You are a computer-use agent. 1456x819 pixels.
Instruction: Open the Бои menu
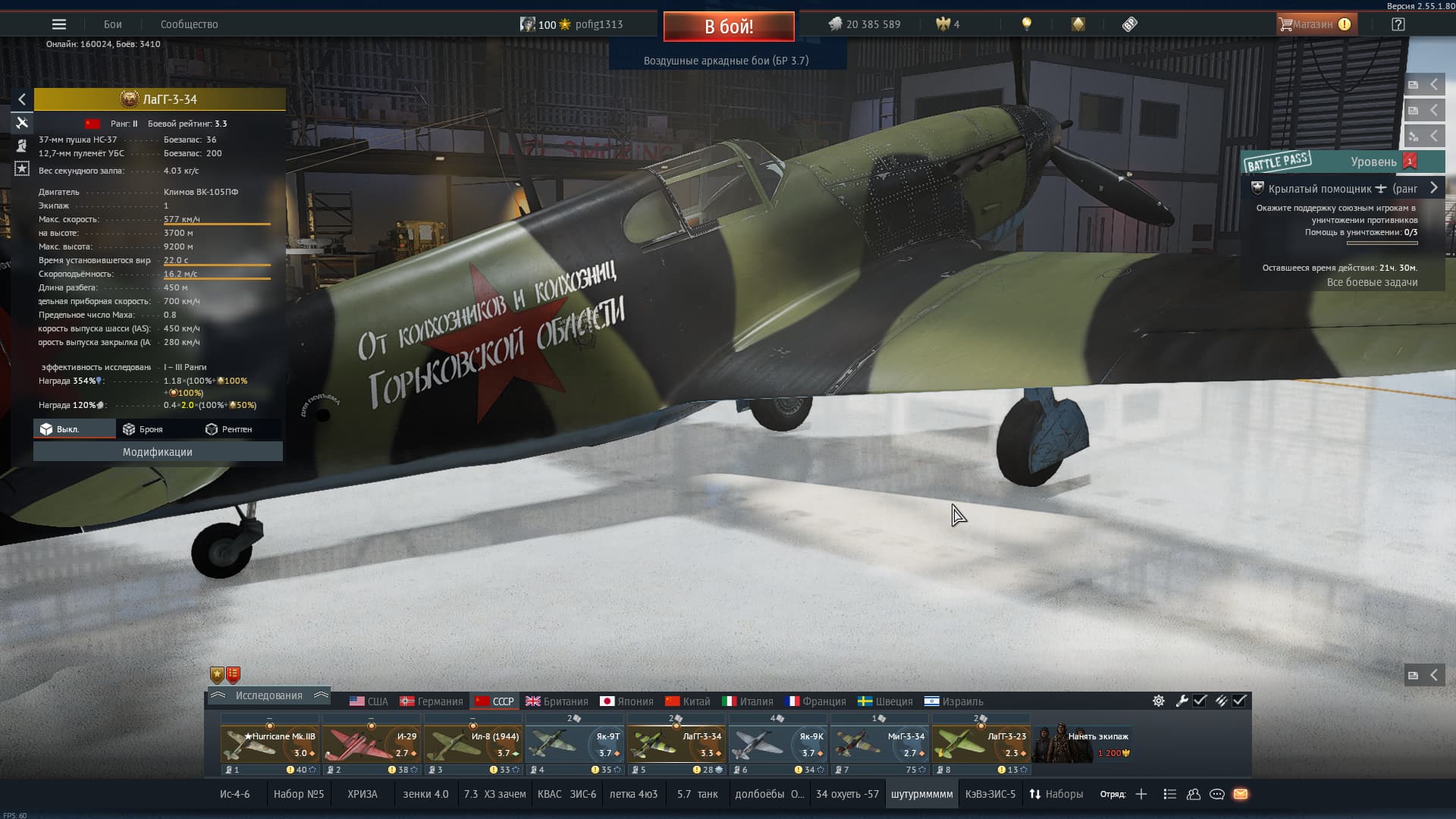(x=113, y=24)
